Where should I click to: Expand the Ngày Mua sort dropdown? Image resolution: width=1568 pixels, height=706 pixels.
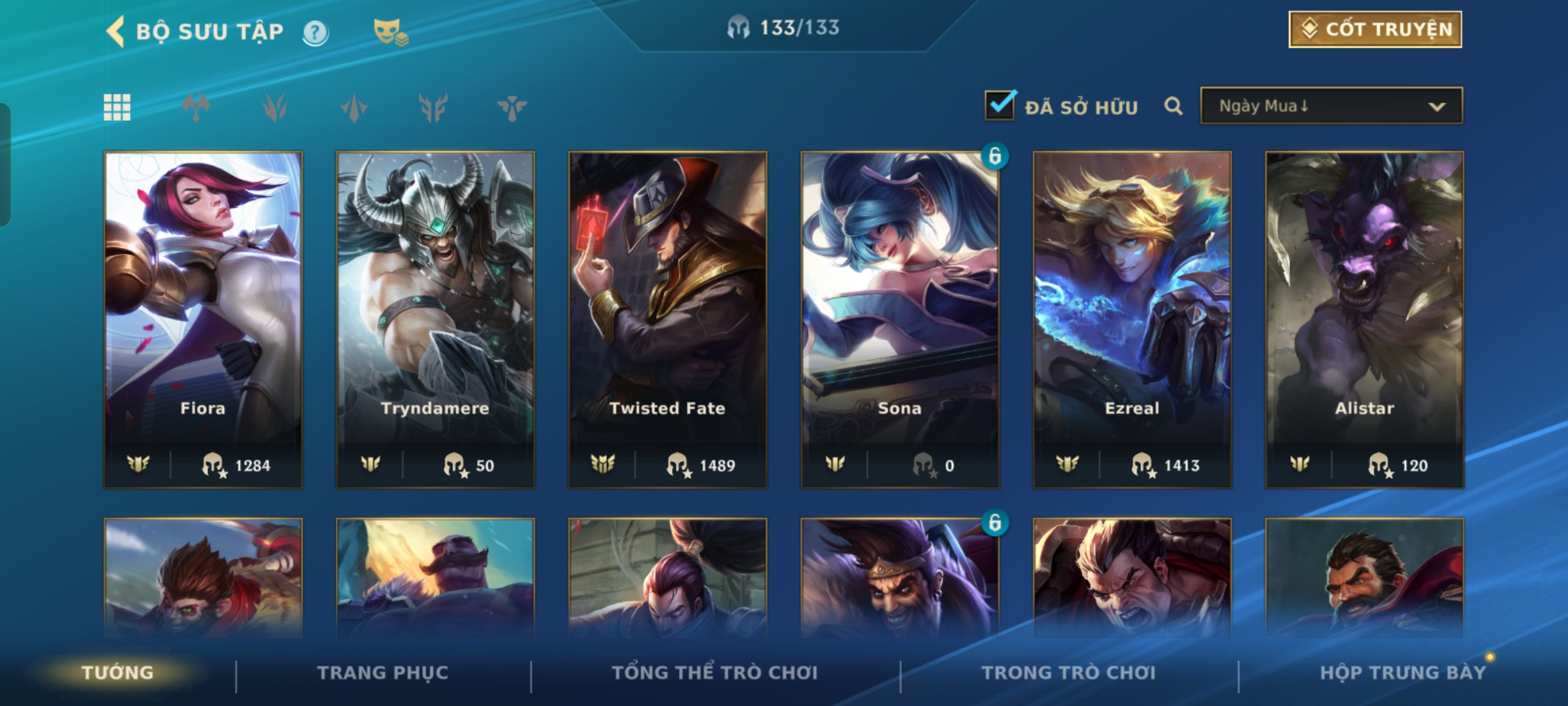pos(1331,106)
